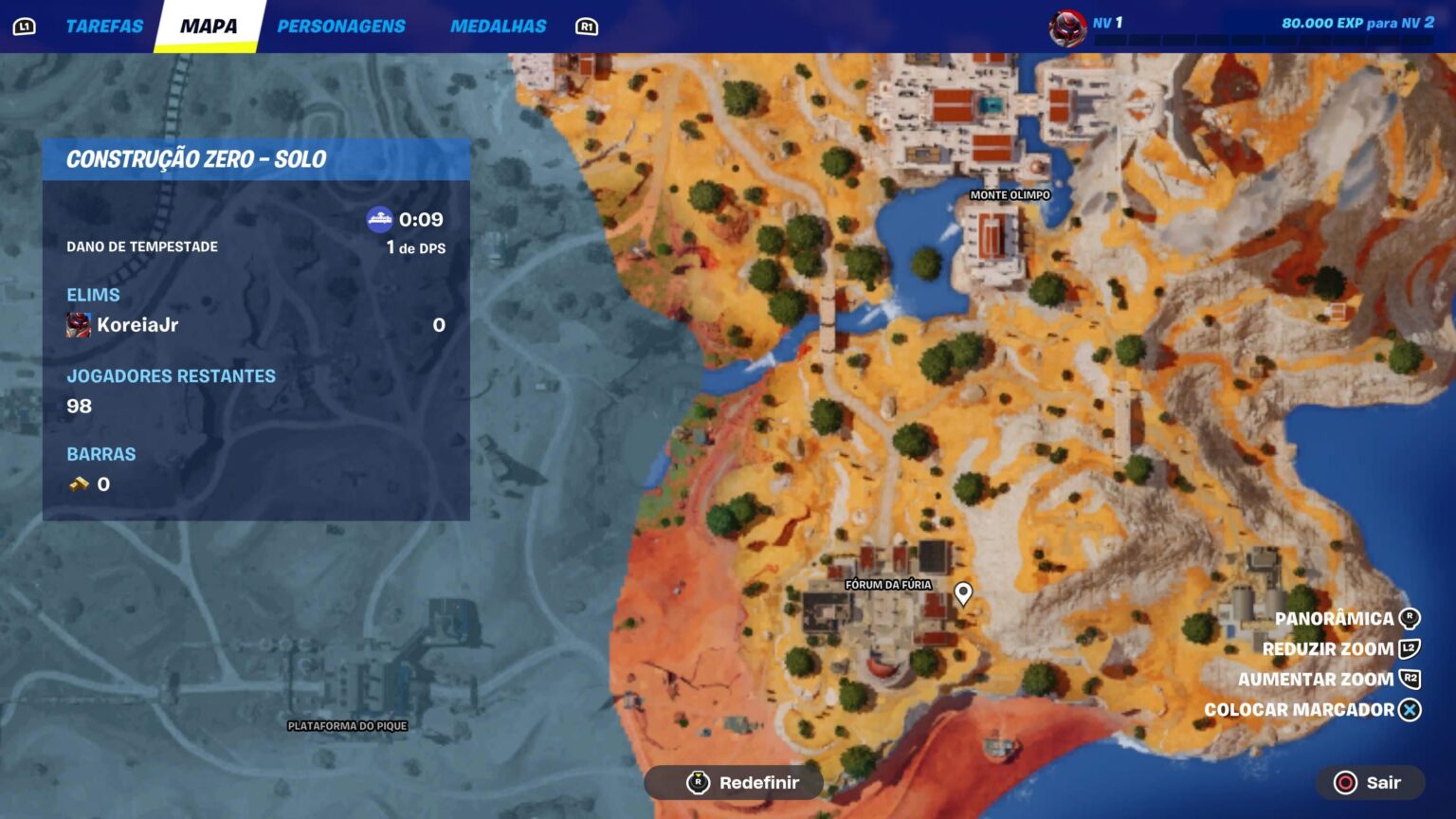Click the storm damage ship icon
The width and height of the screenshot is (1456, 819).
point(378,217)
